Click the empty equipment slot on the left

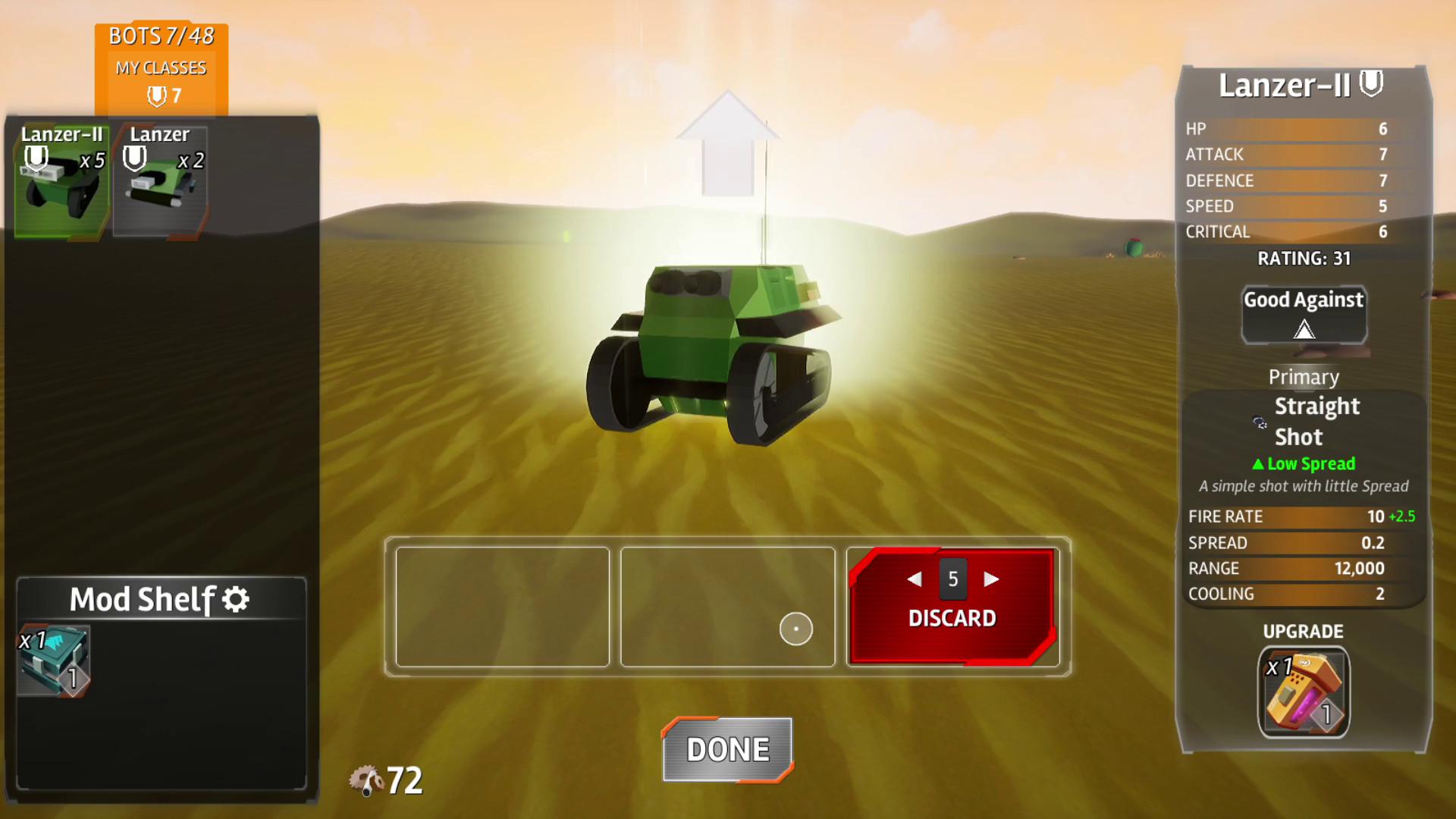pyautogui.click(x=501, y=607)
